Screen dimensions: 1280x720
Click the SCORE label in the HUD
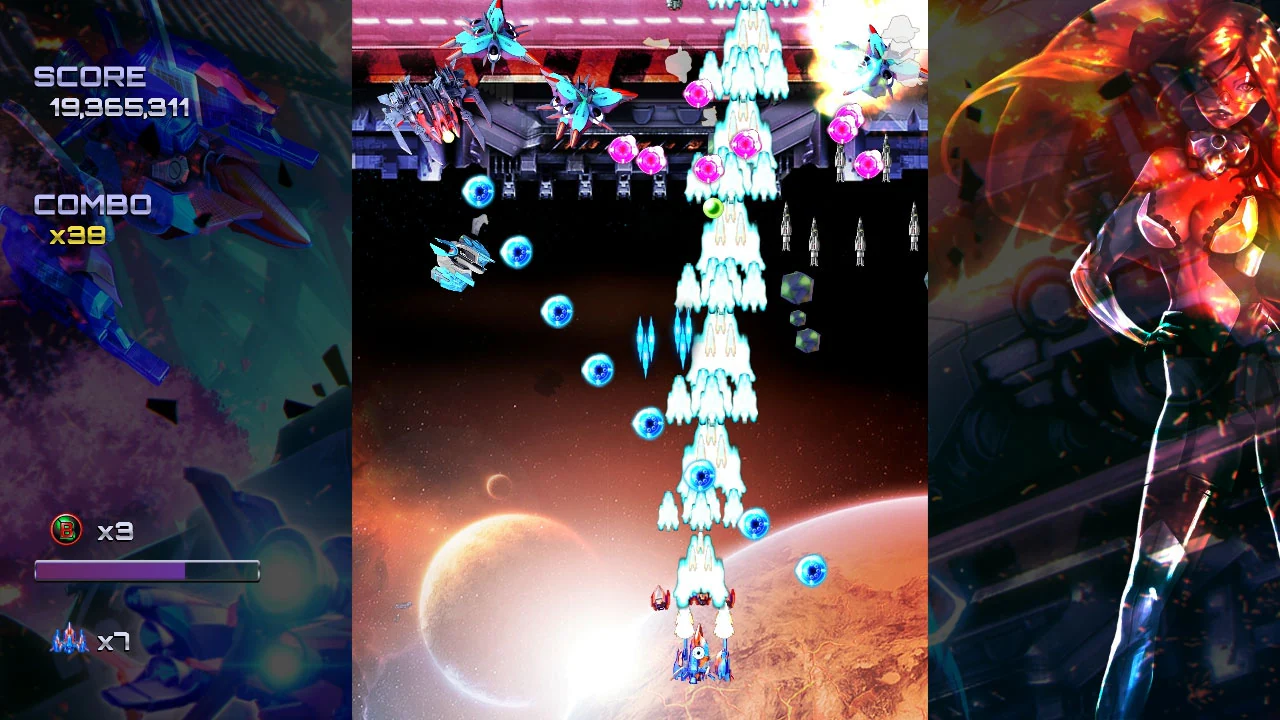[x=90, y=75]
